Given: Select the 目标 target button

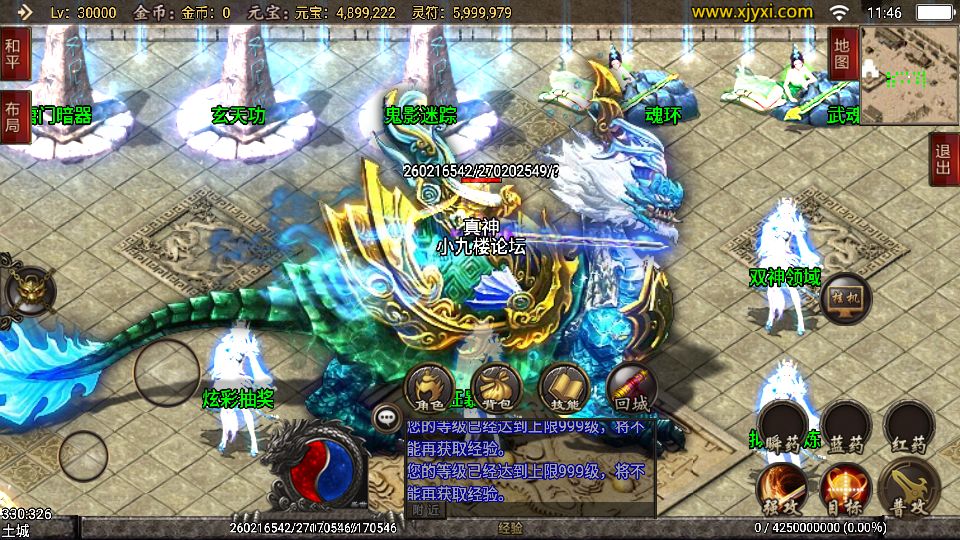Looking at the screenshot, I should coord(845,488).
